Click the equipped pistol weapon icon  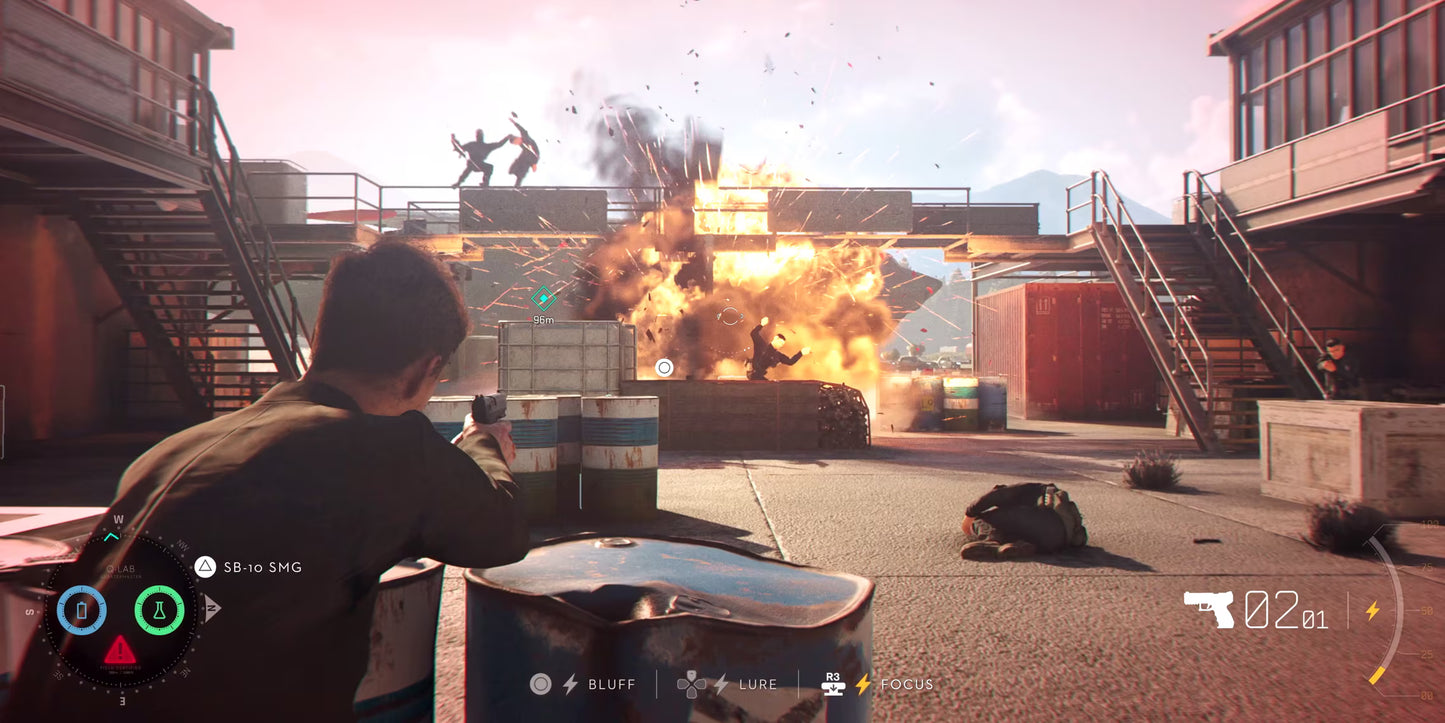[1209, 608]
